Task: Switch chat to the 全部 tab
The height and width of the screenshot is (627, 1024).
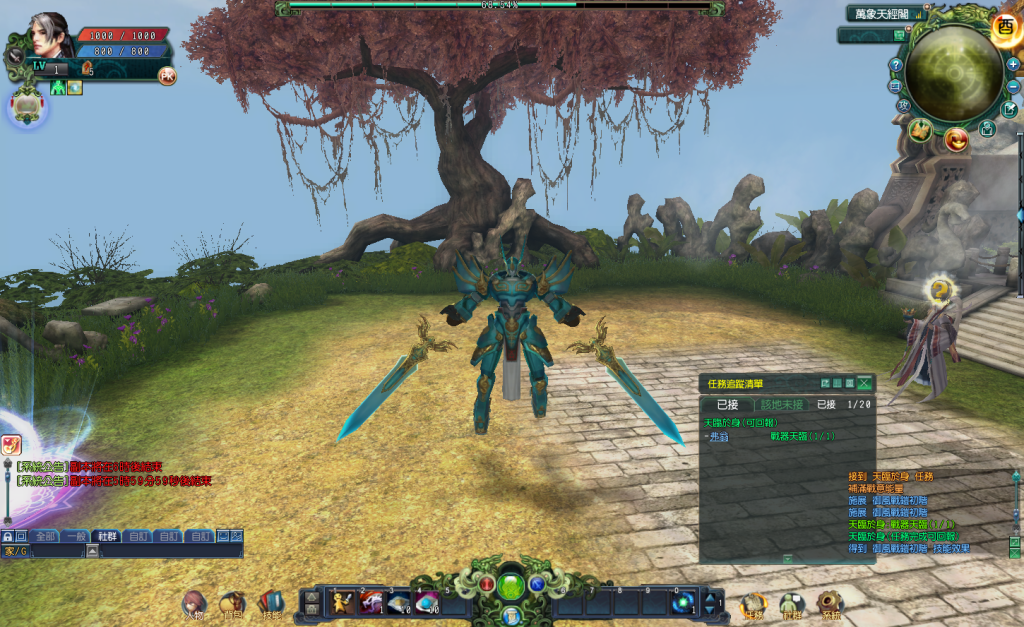Action: tap(46, 536)
